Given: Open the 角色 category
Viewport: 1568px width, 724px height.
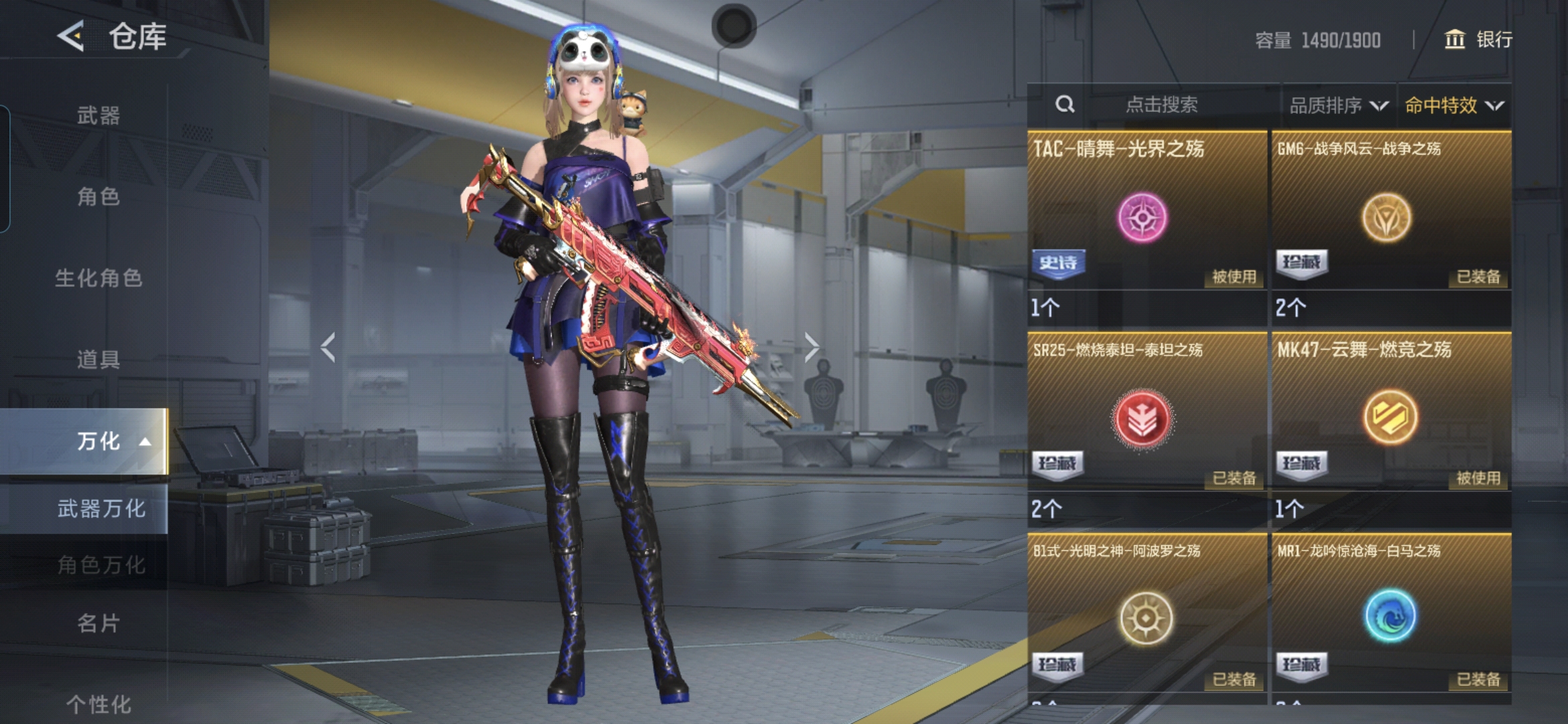Looking at the screenshot, I should (x=99, y=196).
